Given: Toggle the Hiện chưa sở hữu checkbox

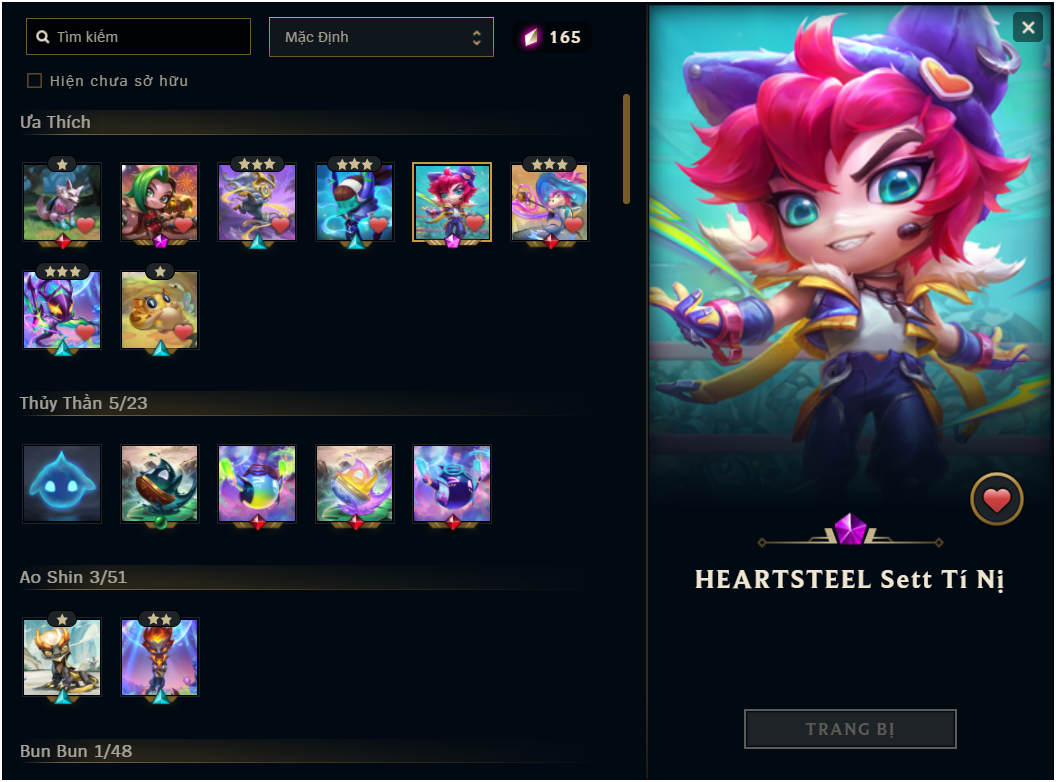Looking at the screenshot, I should pos(35,80).
